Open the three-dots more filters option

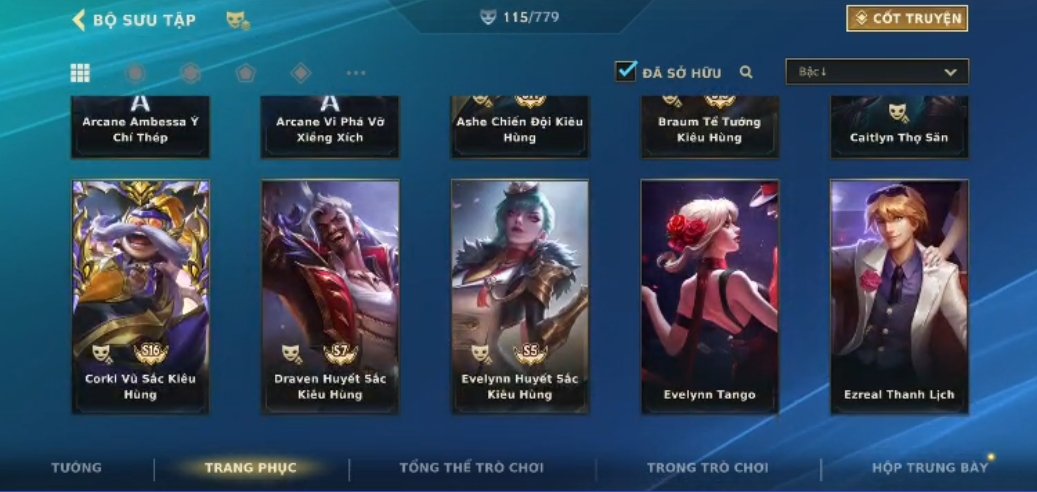[356, 73]
